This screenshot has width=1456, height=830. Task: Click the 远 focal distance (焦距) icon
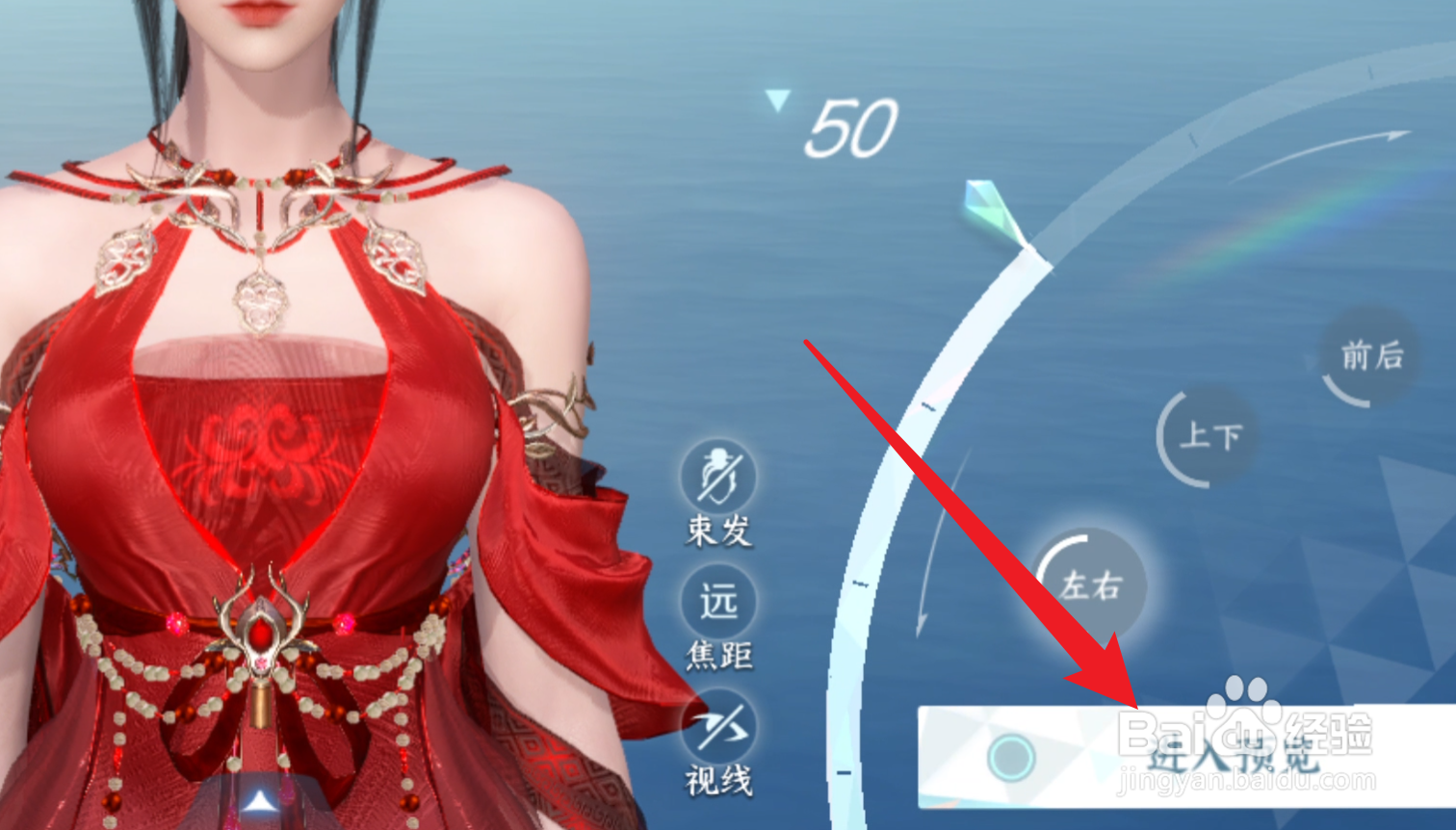719,602
